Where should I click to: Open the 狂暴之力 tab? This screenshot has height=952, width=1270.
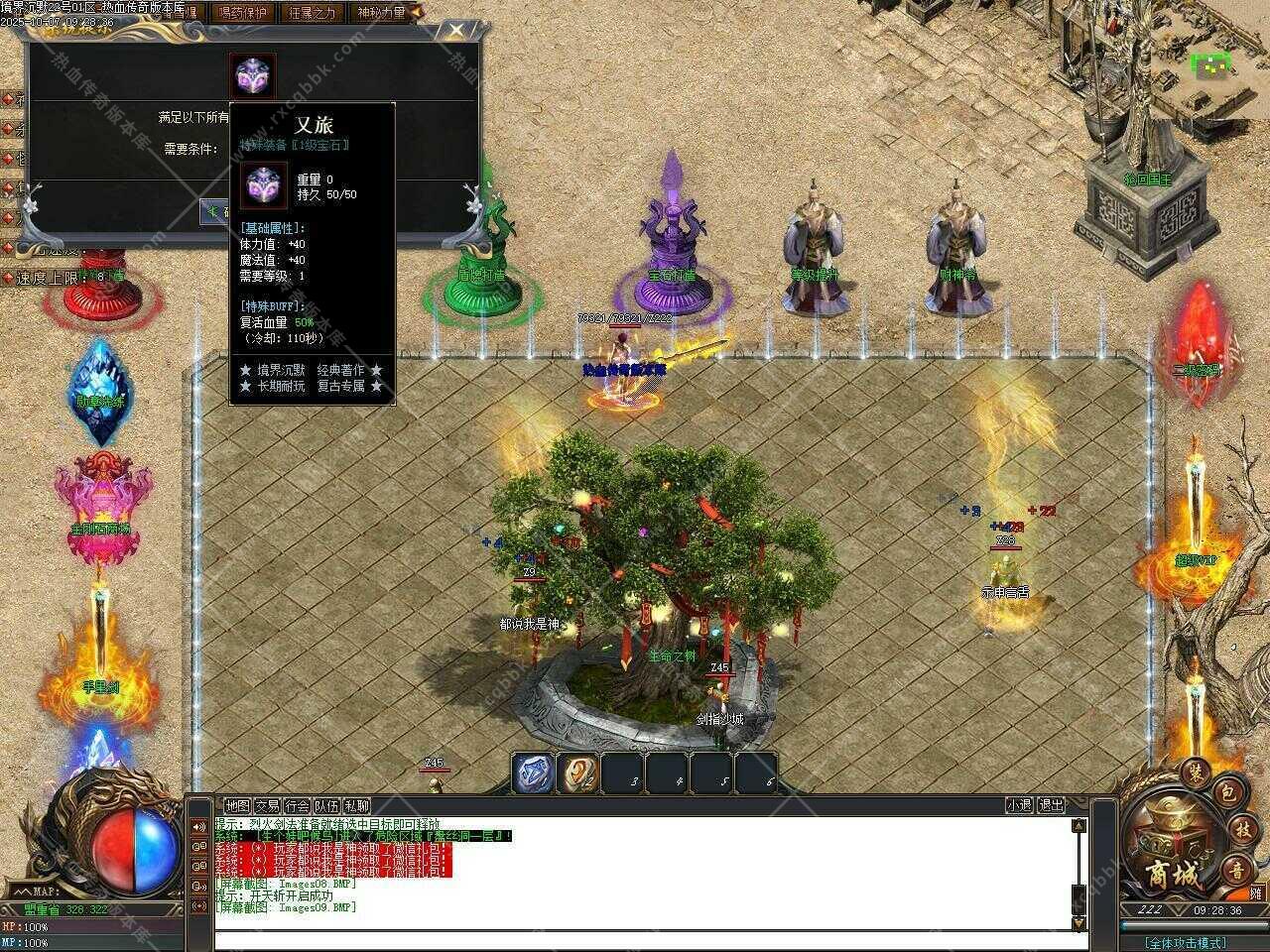[312, 13]
